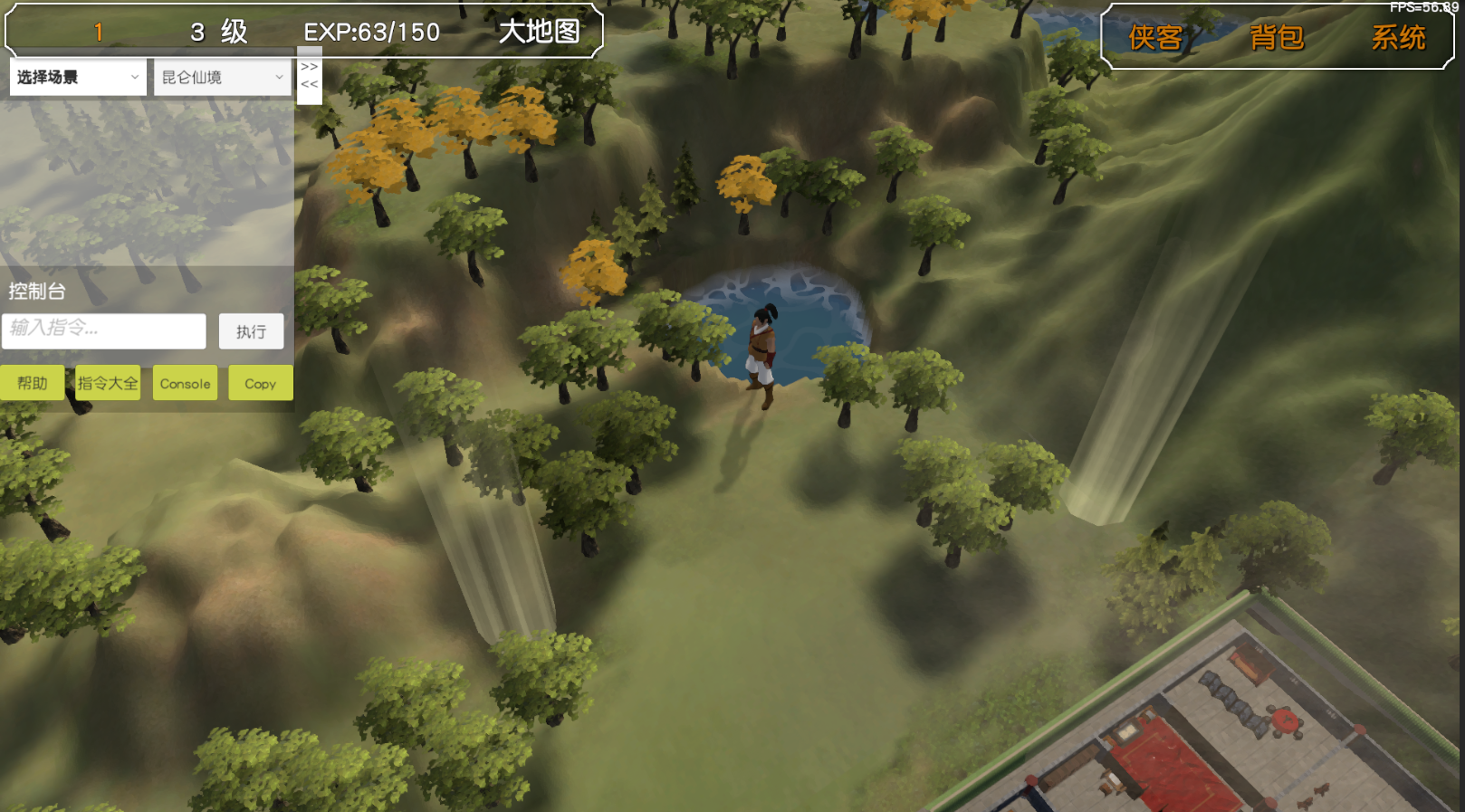The height and width of the screenshot is (812, 1465).
Task: Focus the 输入指令 command input field
Action: coord(104,330)
